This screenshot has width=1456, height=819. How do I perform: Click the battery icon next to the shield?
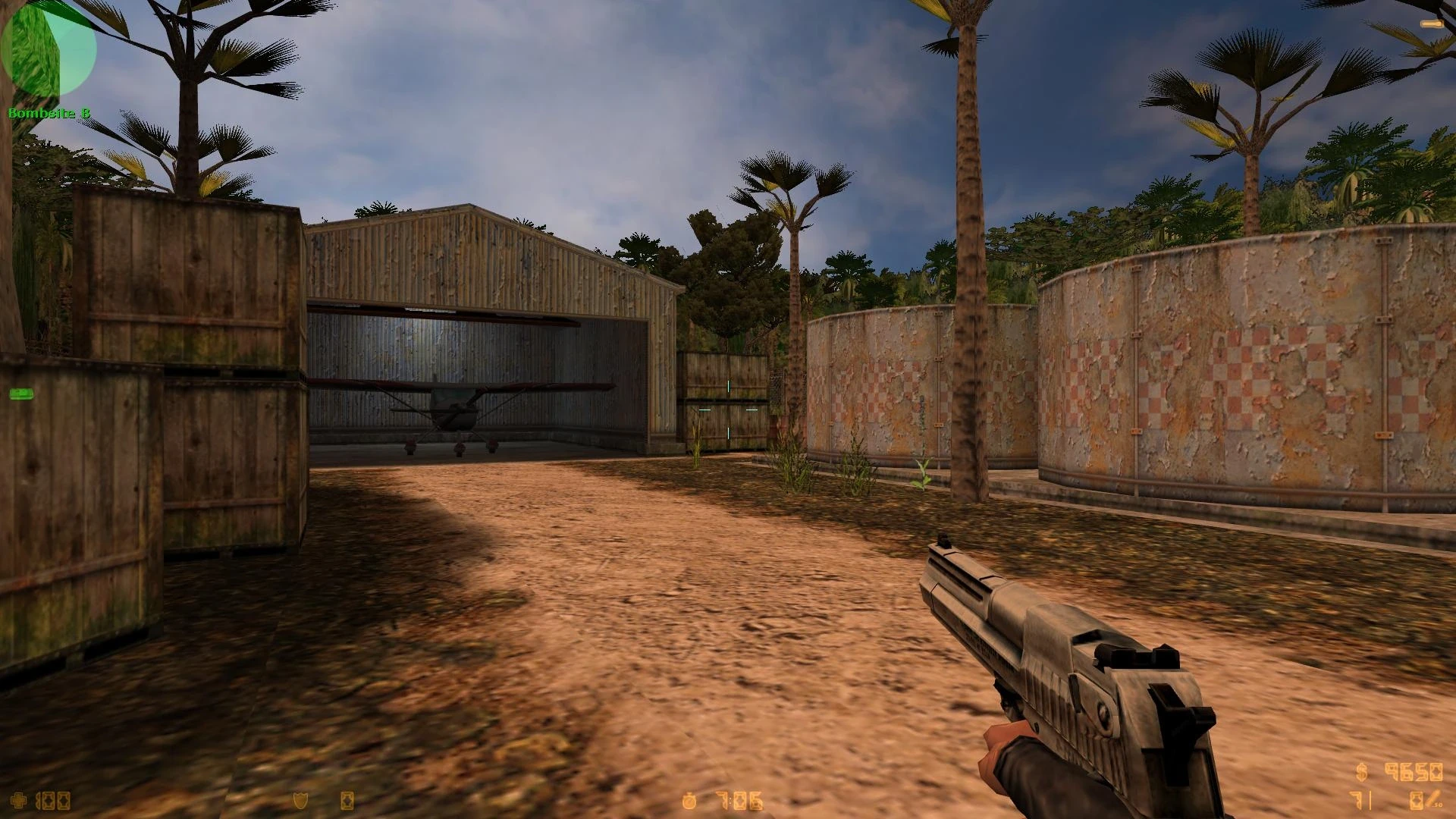(346, 801)
